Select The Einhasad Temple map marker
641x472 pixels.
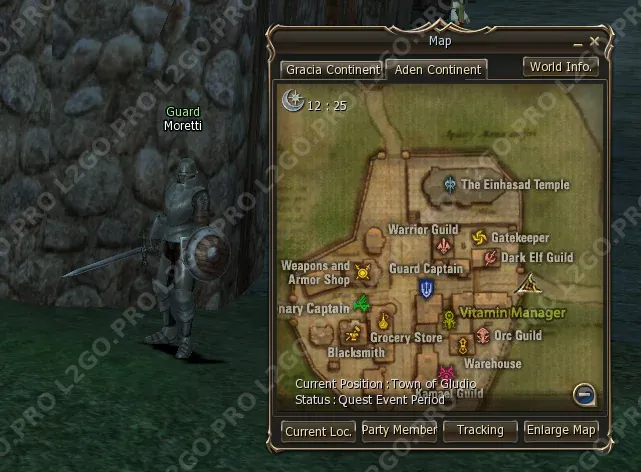(452, 184)
